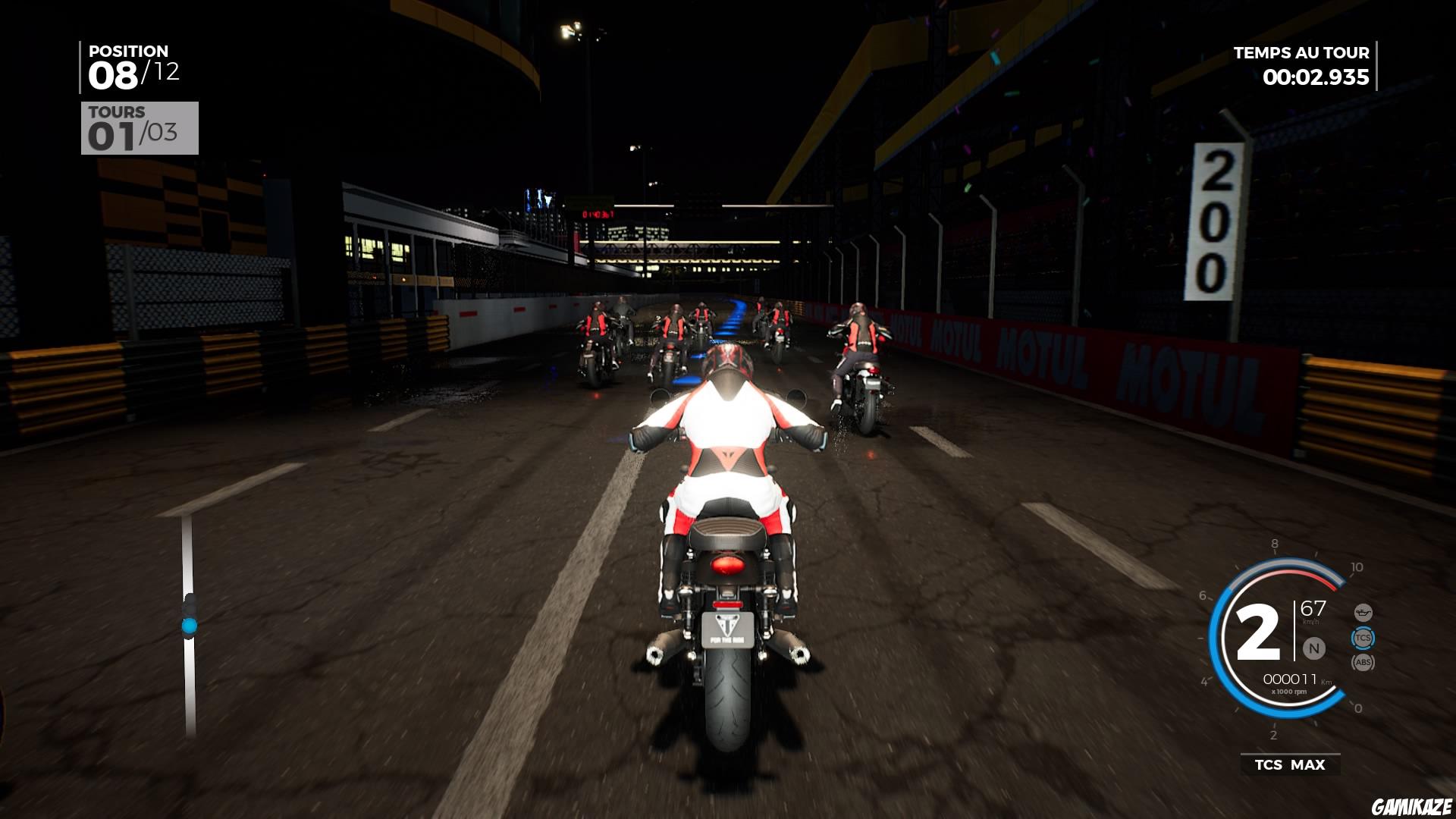1456x819 pixels.
Task: Select the speedometer showing 67 km/h
Action: [1312, 609]
